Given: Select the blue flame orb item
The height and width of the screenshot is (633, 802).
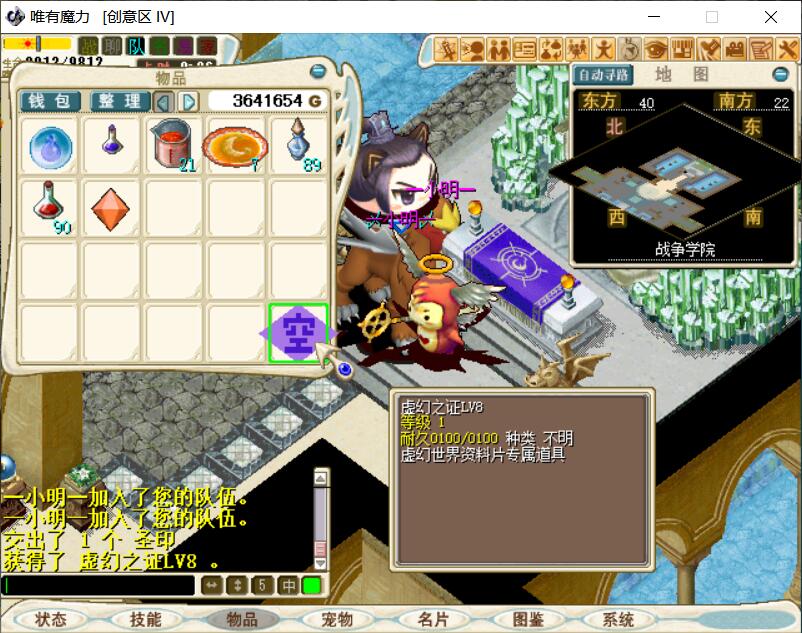Looking at the screenshot, I should click(x=50, y=146).
